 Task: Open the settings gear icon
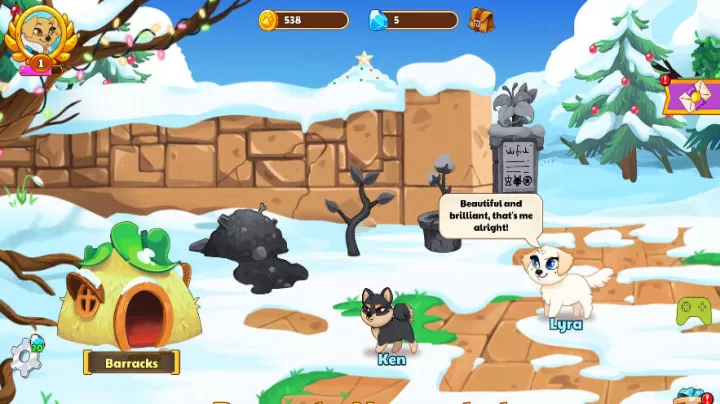(x=26, y=355)
